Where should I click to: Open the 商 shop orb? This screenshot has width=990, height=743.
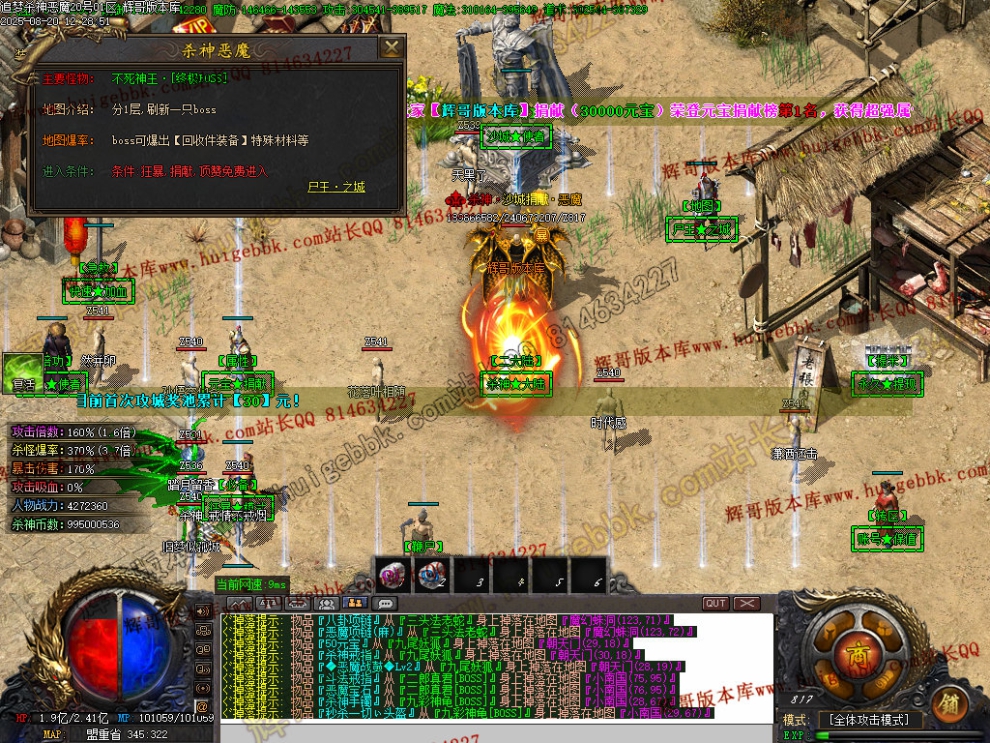coord(857,655)
